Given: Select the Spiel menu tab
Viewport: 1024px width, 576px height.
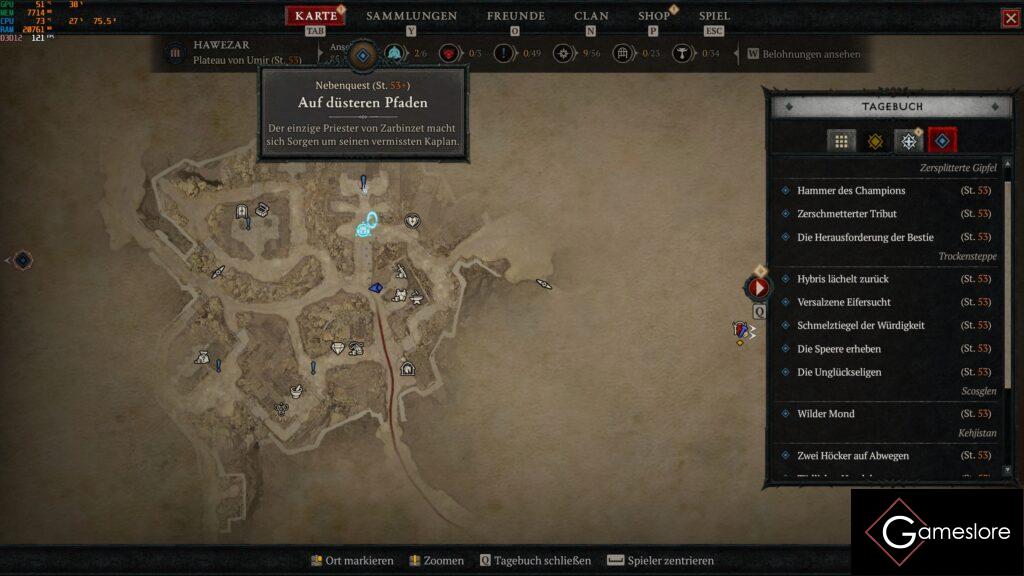Looking at the screenshot, I should click(714, 16).
